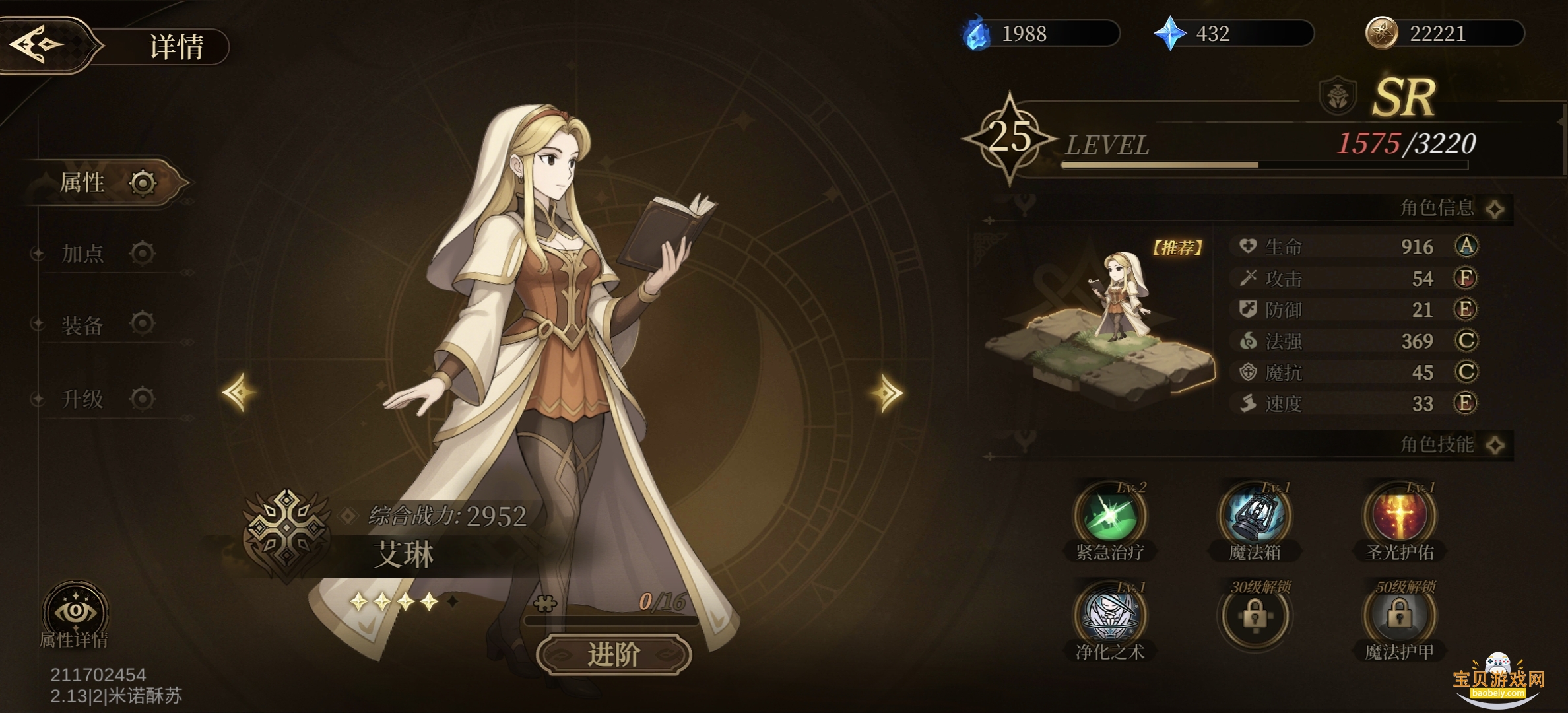Open the 净化之术 skill icon

coord(1110,615)
